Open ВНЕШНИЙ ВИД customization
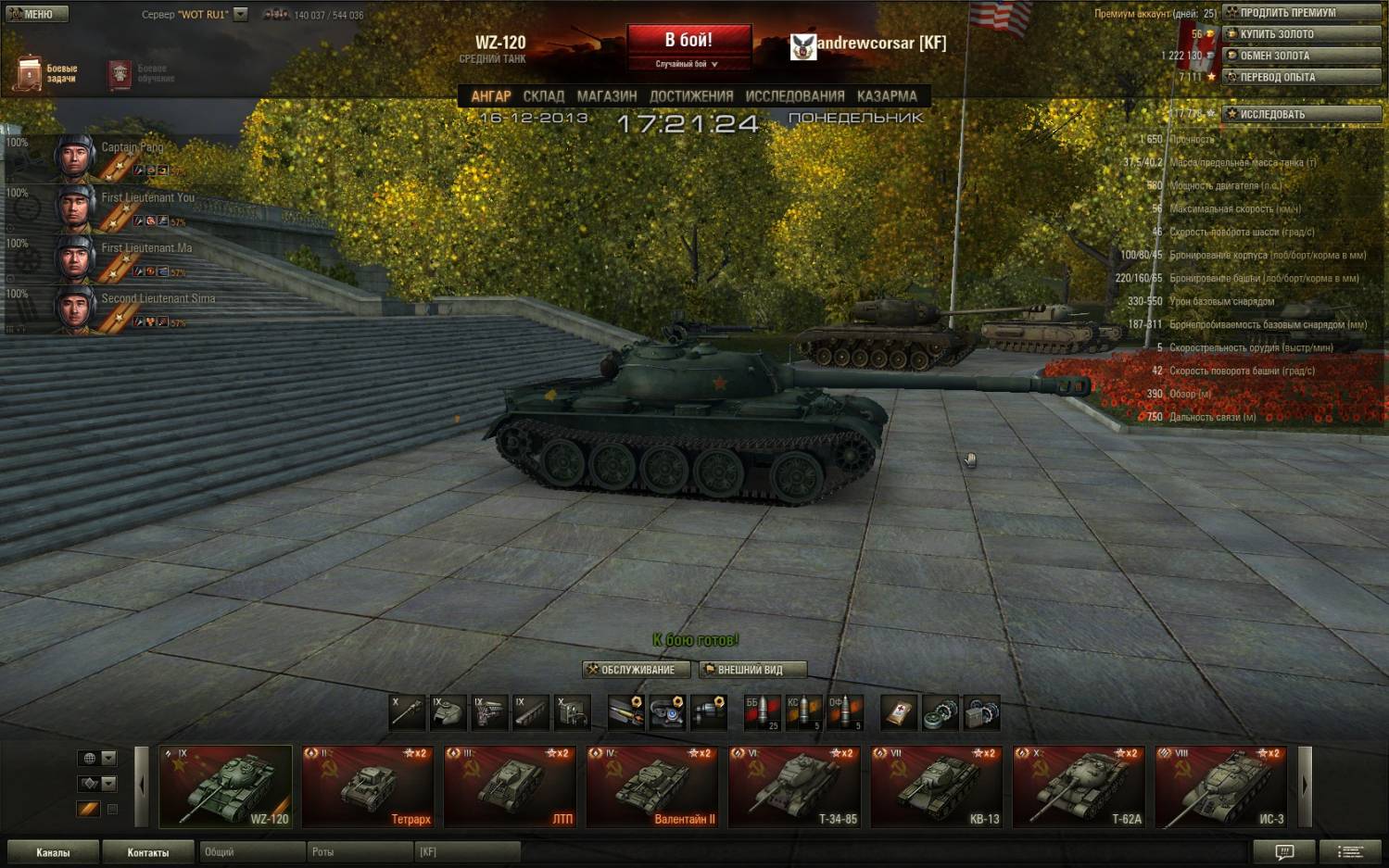The image size is (1389, 868). click(x=752, y=670)
